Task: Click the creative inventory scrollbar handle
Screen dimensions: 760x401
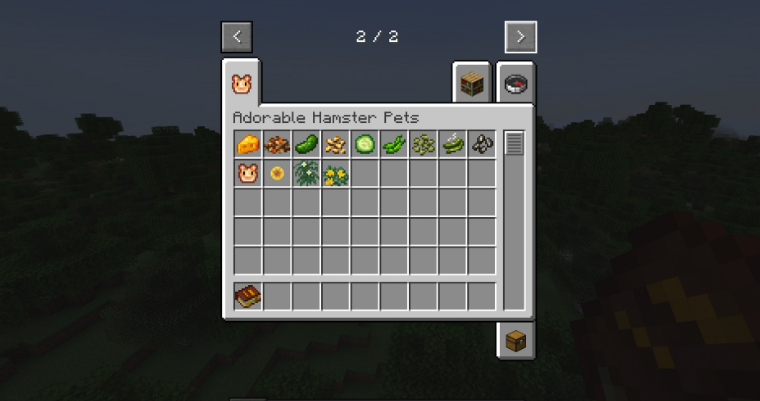Action: 514,144
